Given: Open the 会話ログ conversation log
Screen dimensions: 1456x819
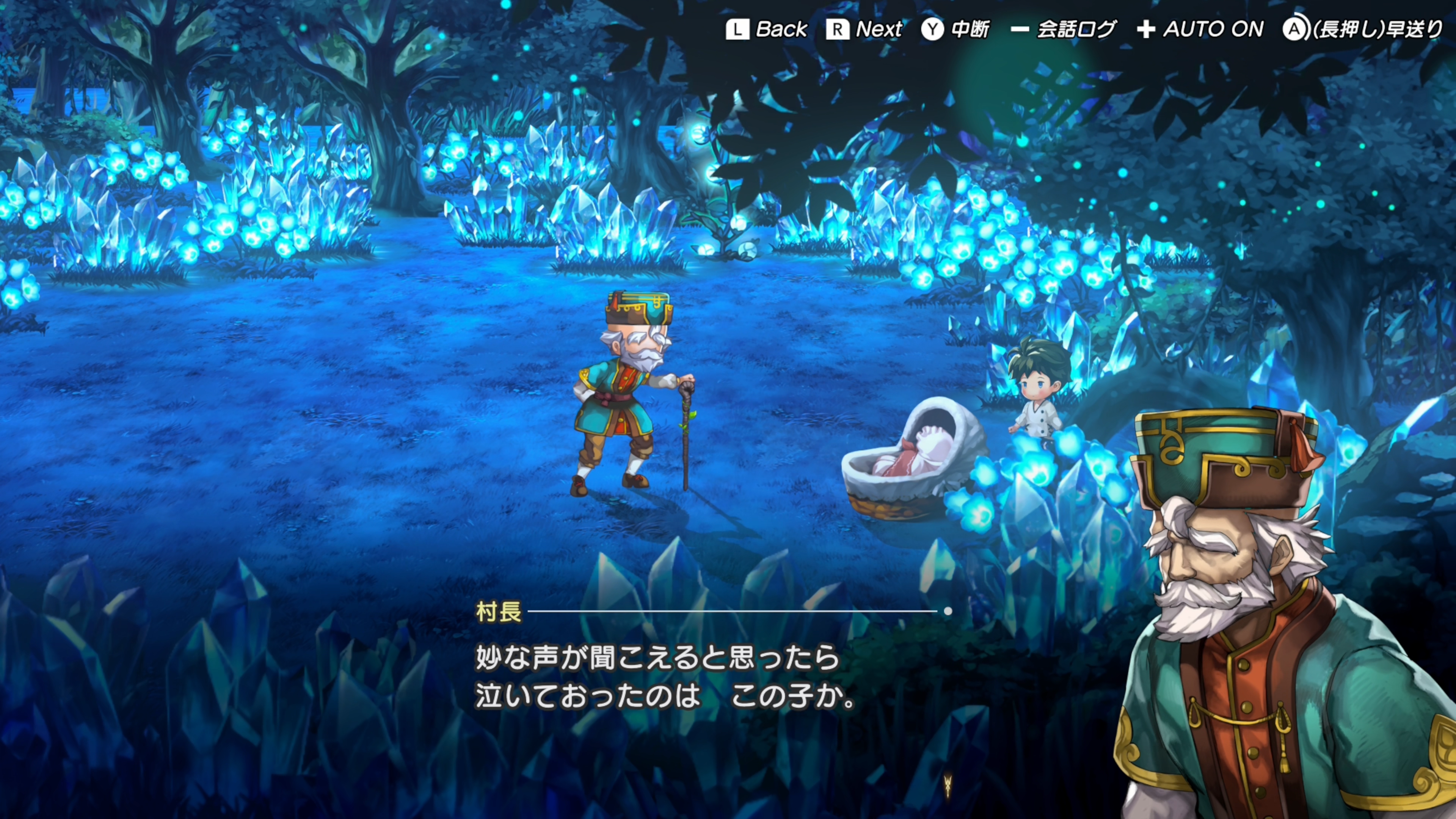Looking at the screenshot, I should [x=1063, y=30].
